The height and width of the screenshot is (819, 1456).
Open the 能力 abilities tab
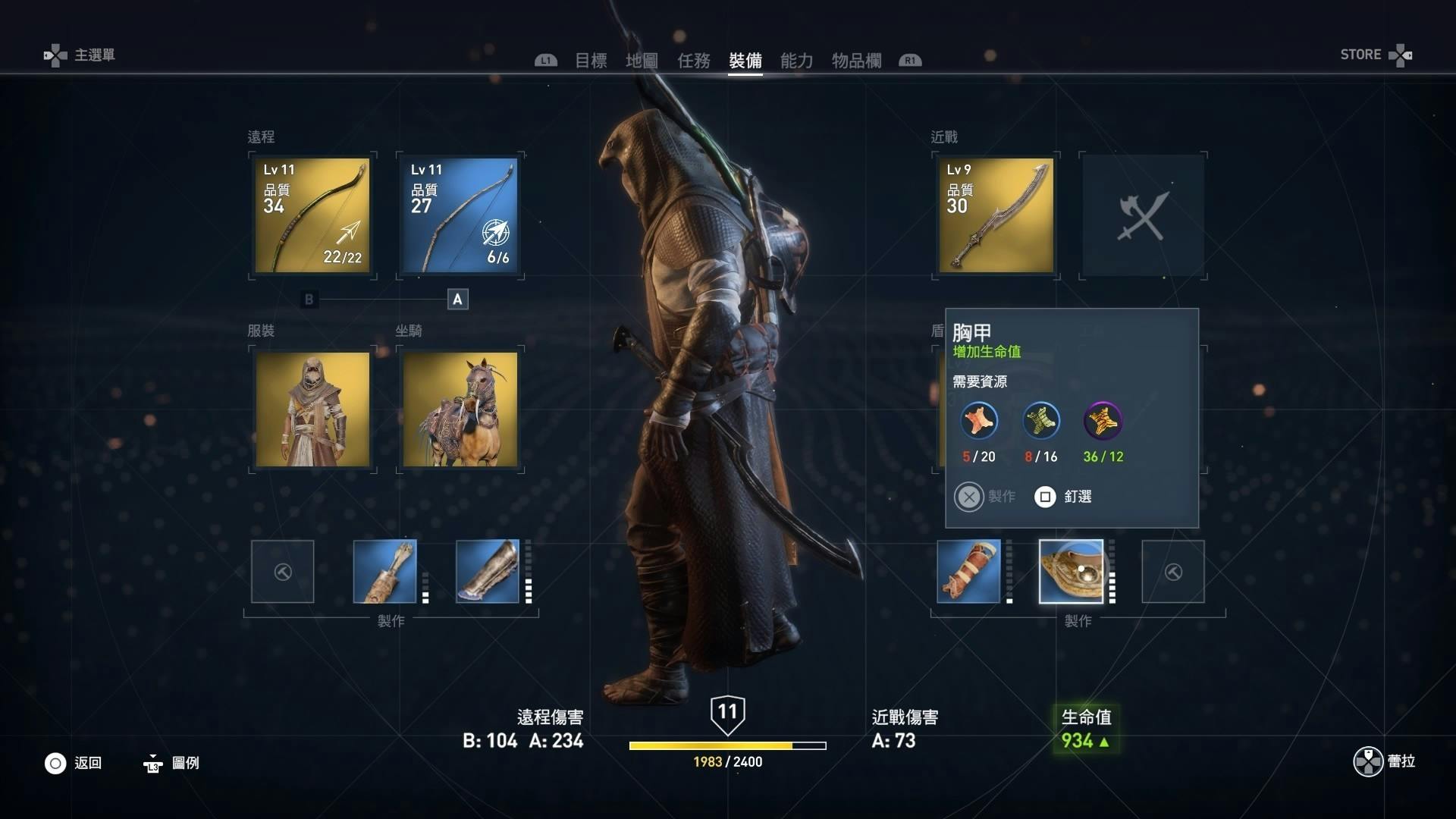tap(796, 61)
